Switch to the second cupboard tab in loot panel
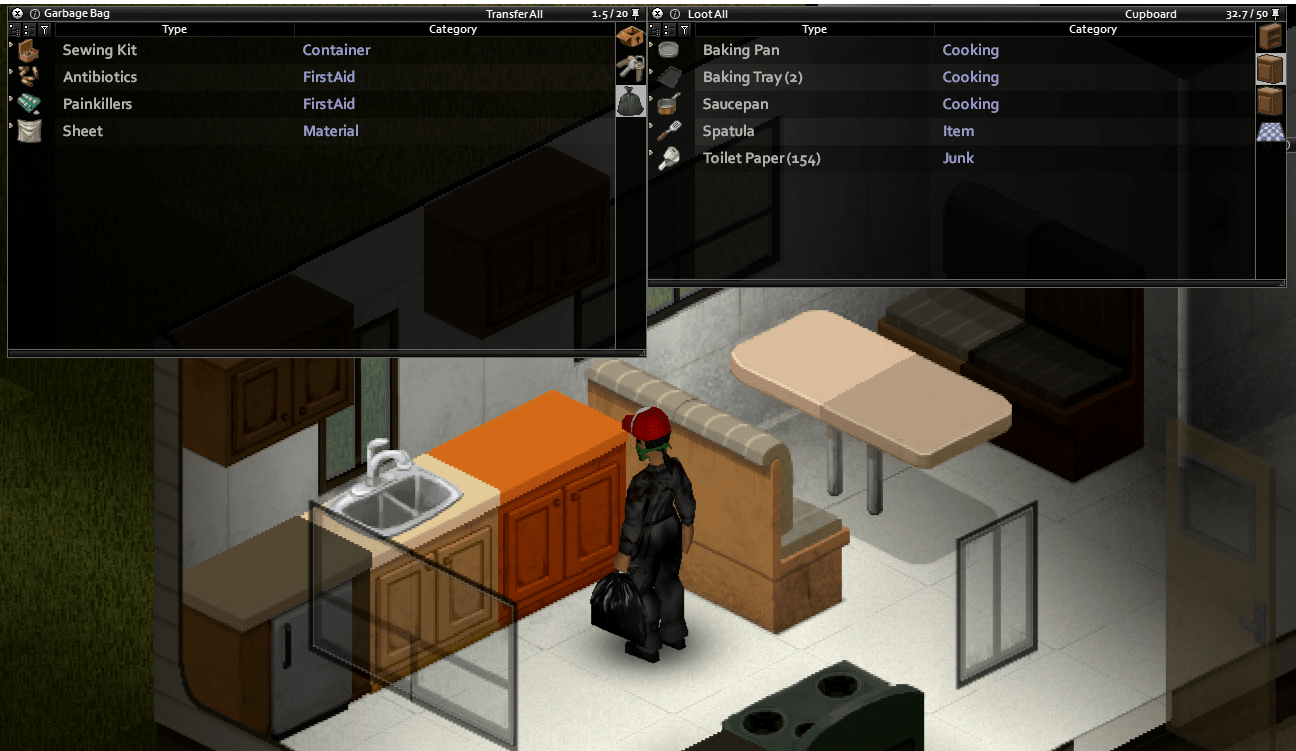 [x=1270, y=100]
